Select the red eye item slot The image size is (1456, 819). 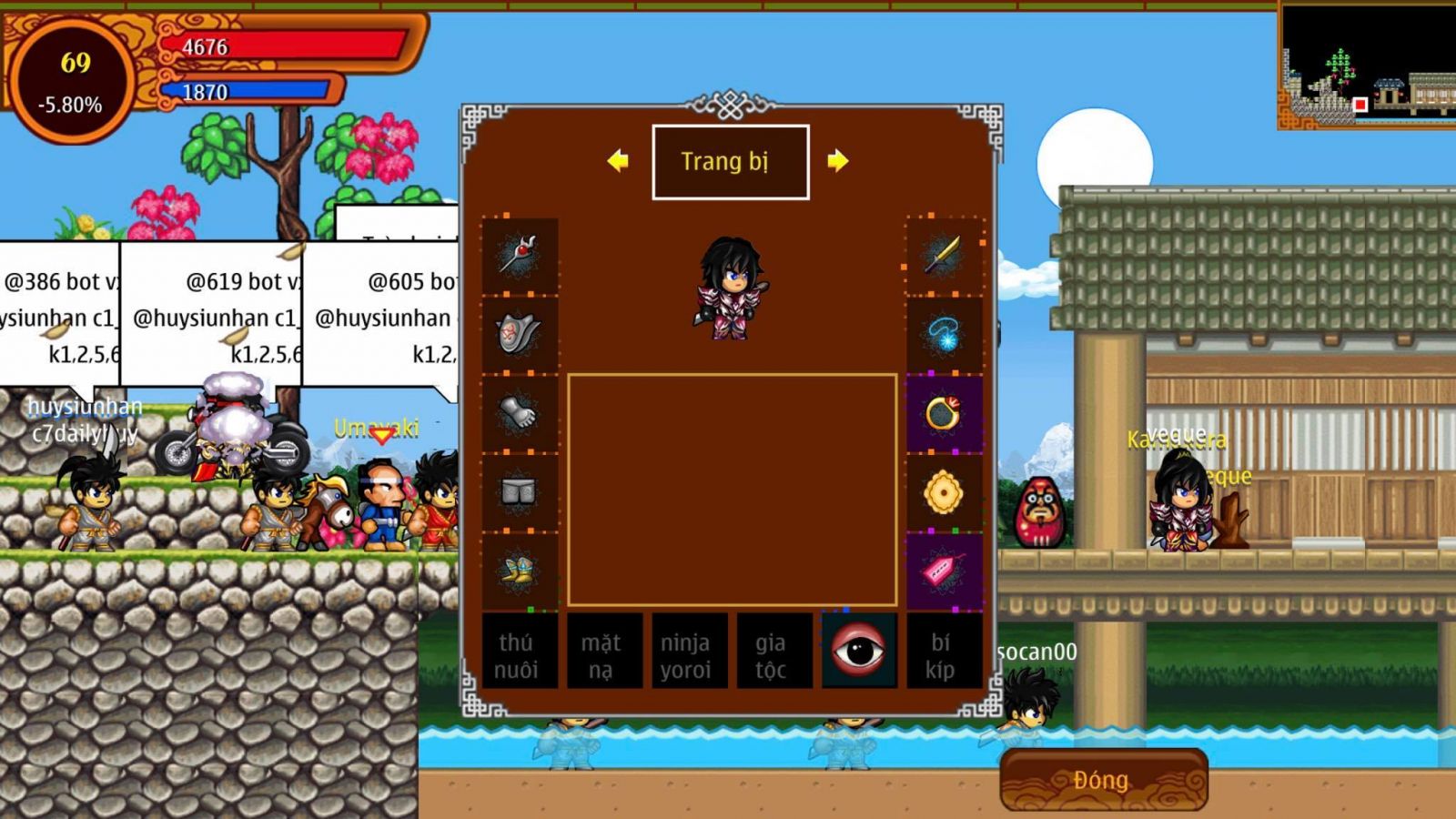[x=858, y=650]
